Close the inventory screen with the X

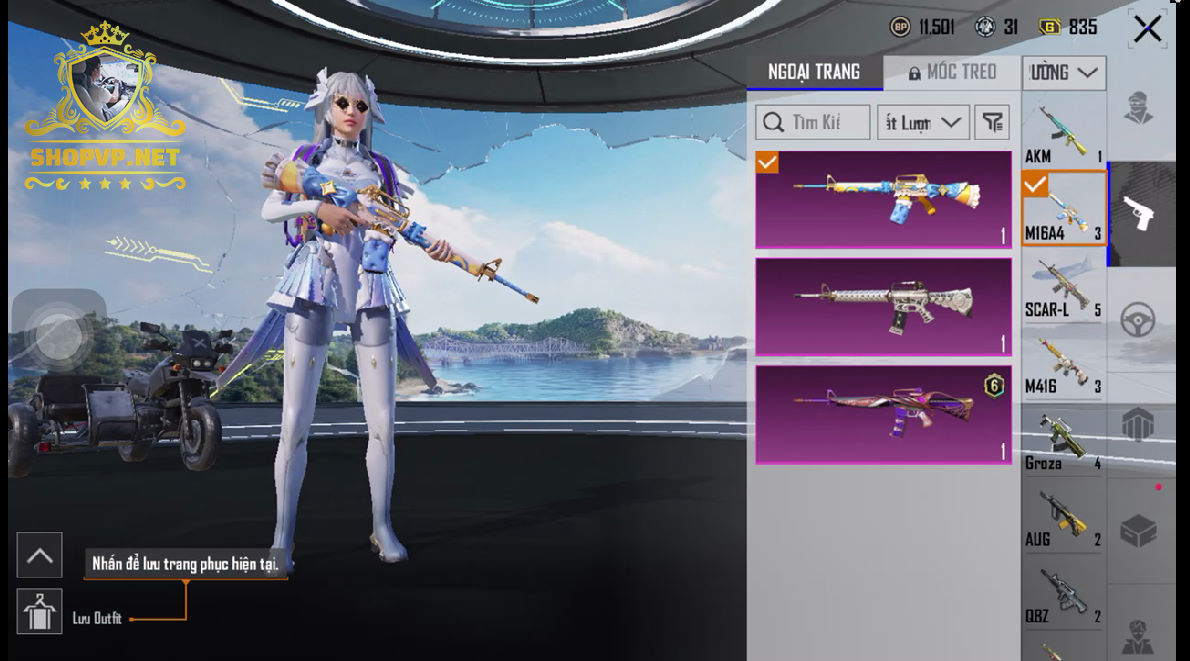1147,29
